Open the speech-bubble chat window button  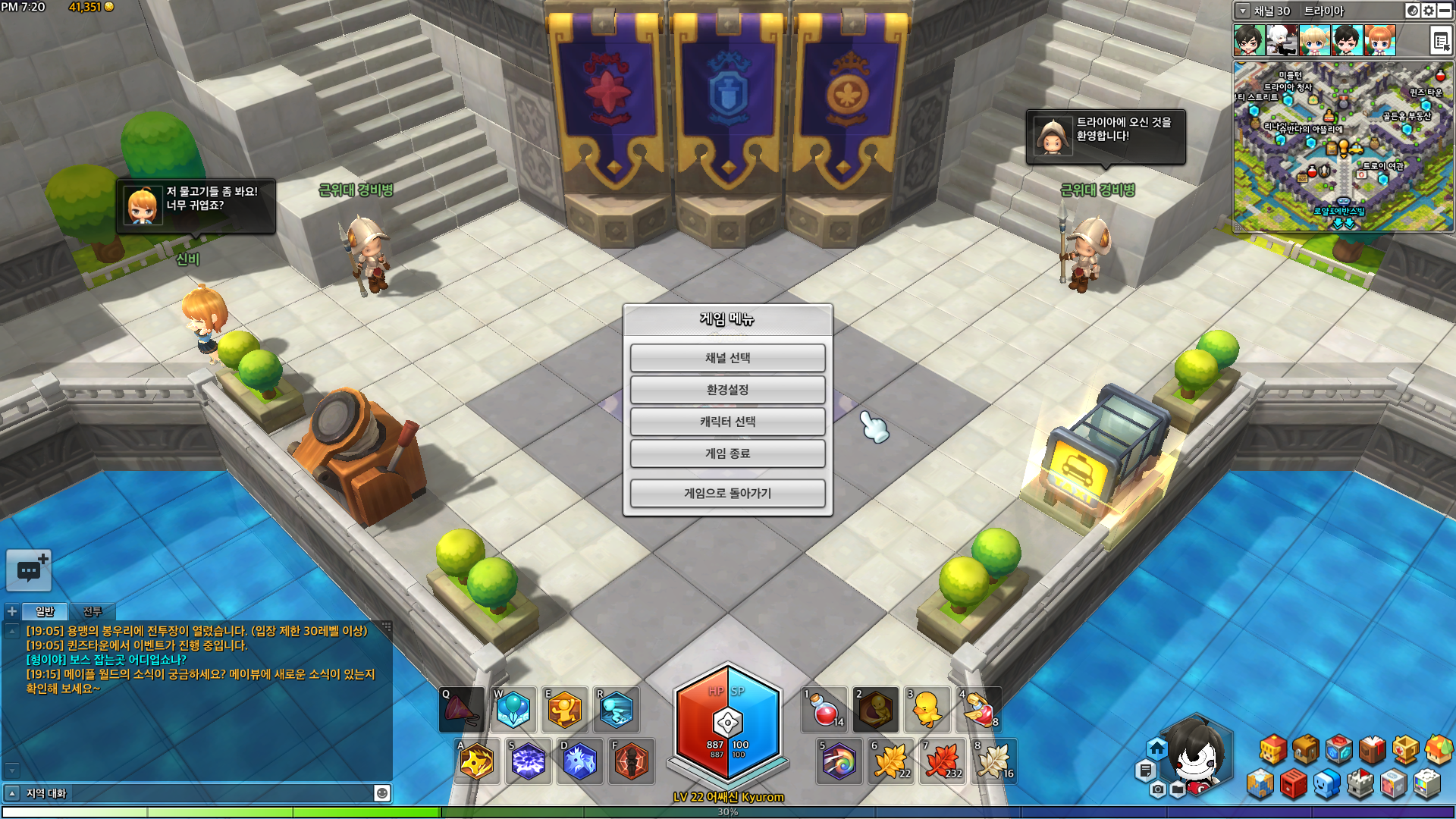(29, 570)
